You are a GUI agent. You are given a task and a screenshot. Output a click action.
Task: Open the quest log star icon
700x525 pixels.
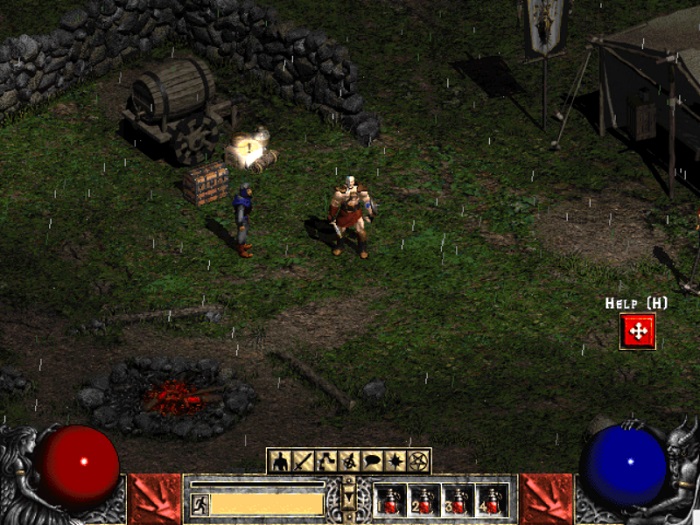click(395, 461)
